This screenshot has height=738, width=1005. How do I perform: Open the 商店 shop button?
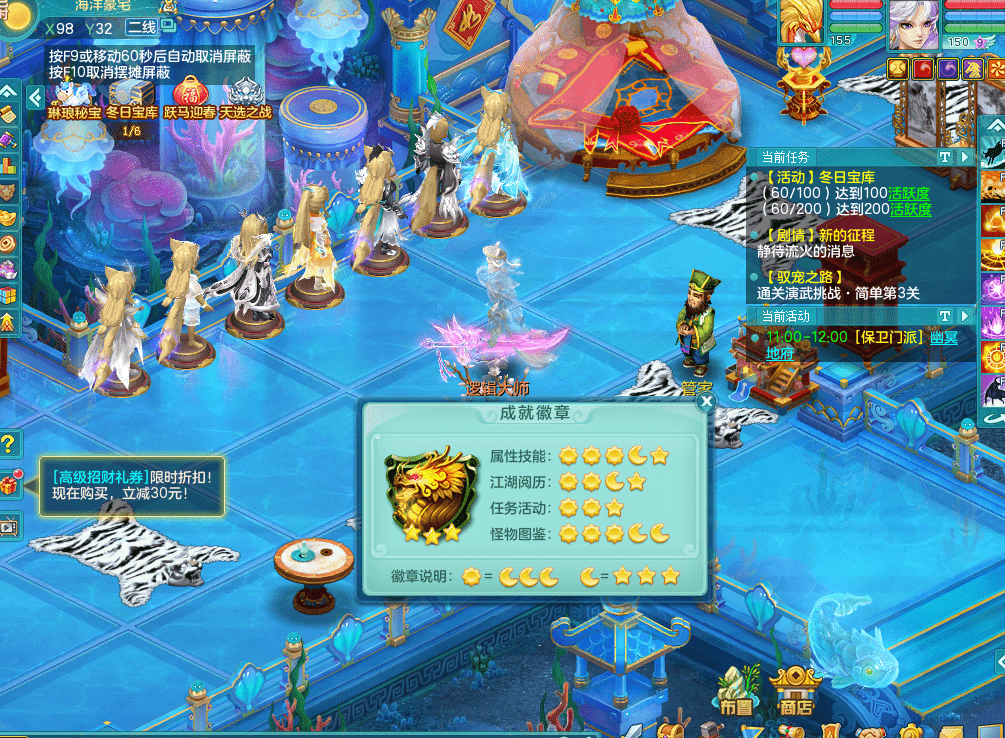click(795, 690)
